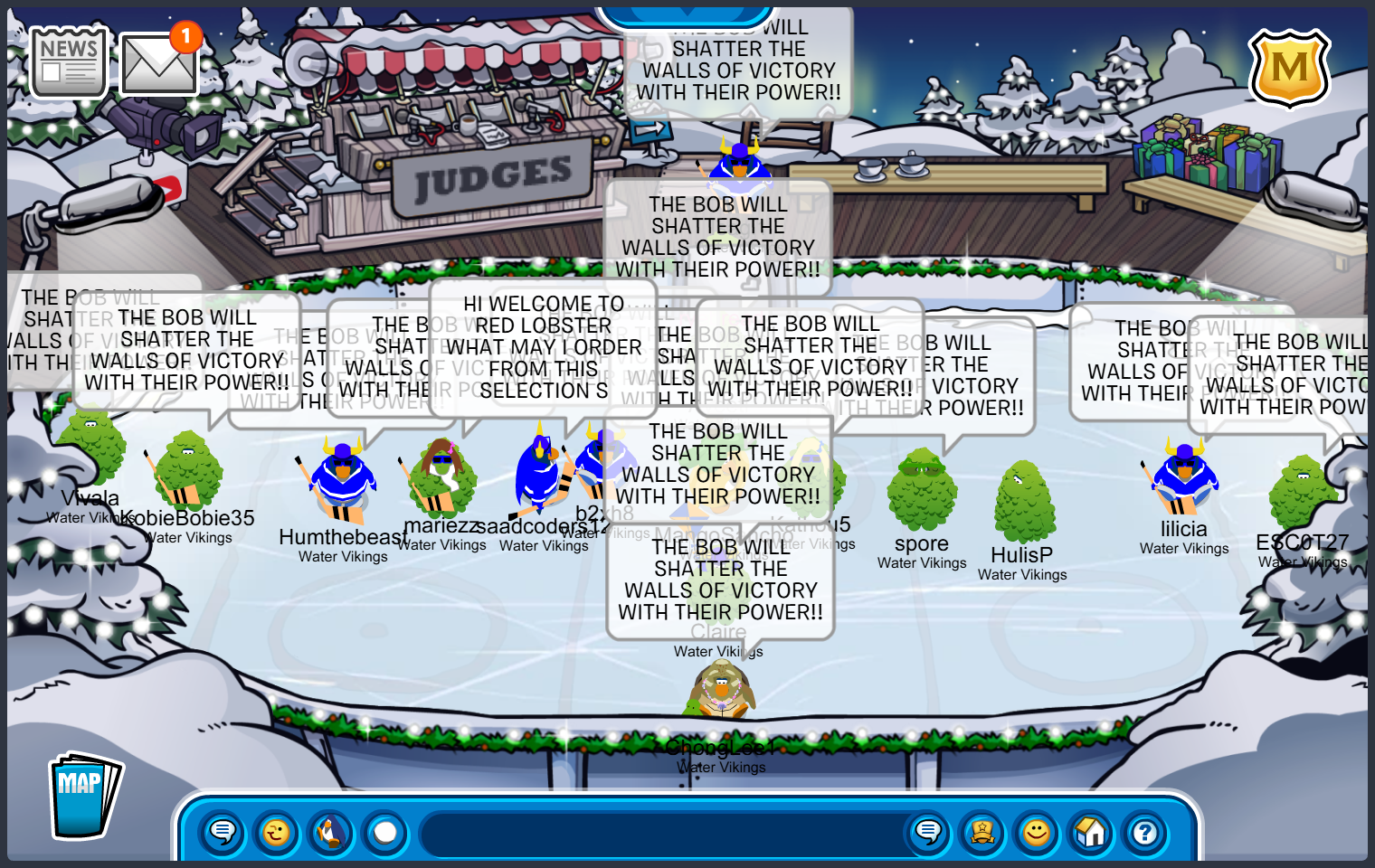1375x868 pixels.
Task: Open the penguin actions menu
Action: point(331,832)
